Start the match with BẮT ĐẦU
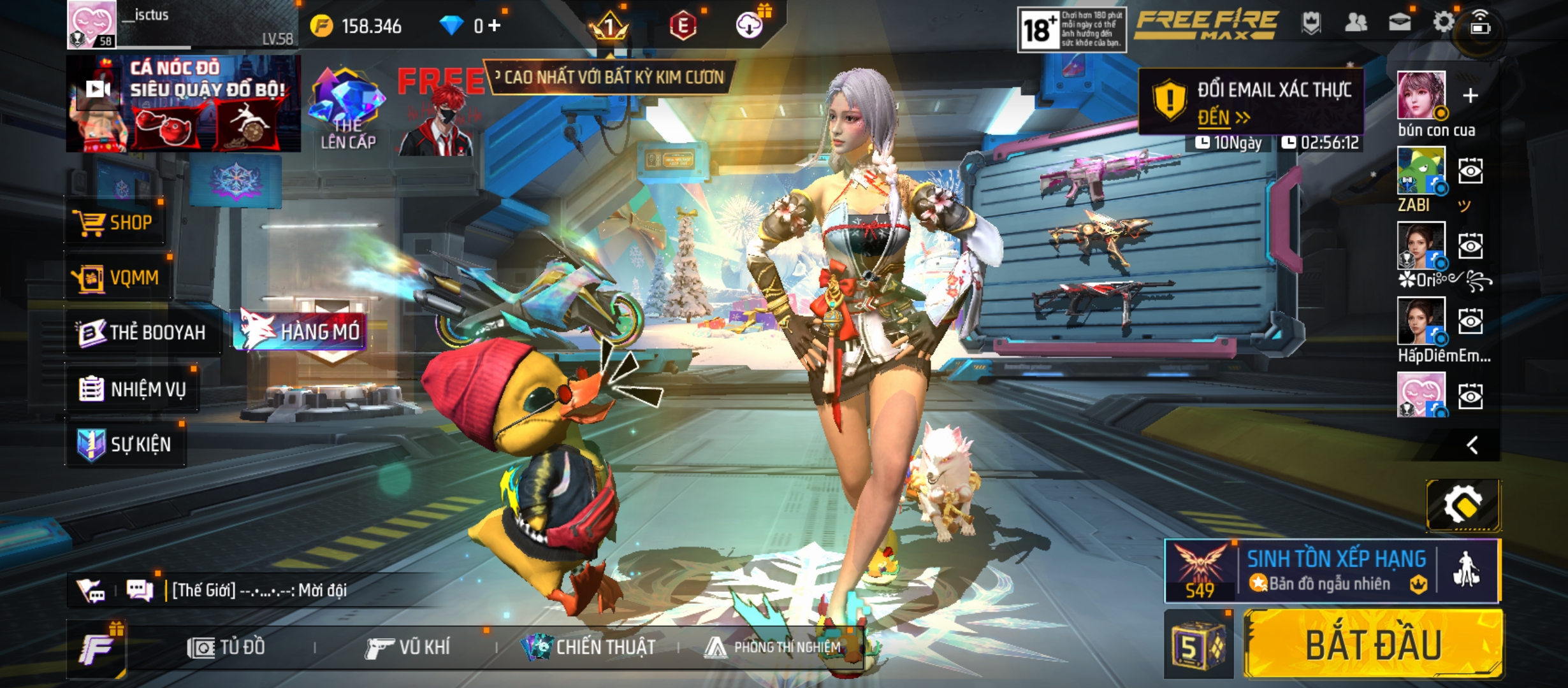 tap(1373, 644)
